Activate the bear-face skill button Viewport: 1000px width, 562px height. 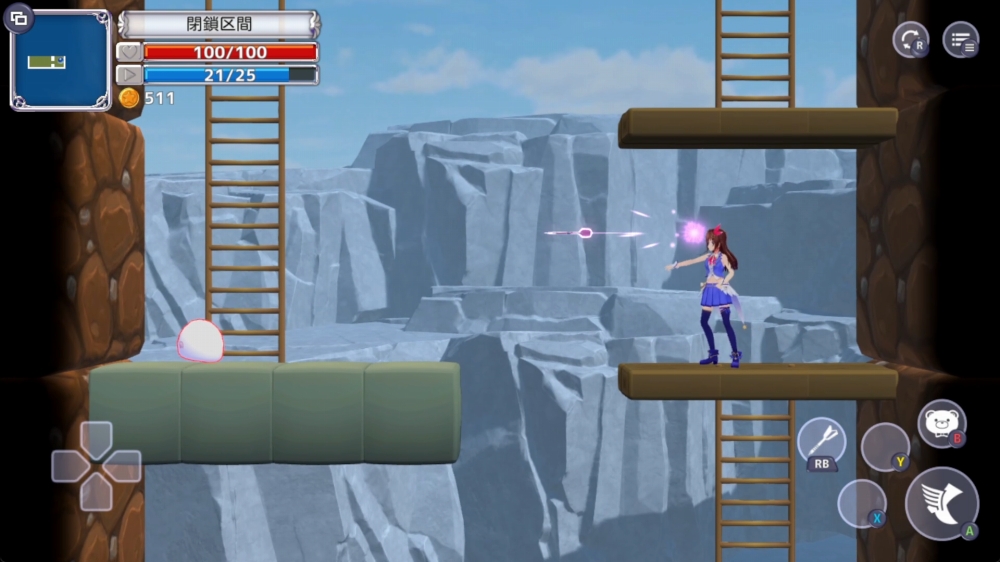(941, 423)
